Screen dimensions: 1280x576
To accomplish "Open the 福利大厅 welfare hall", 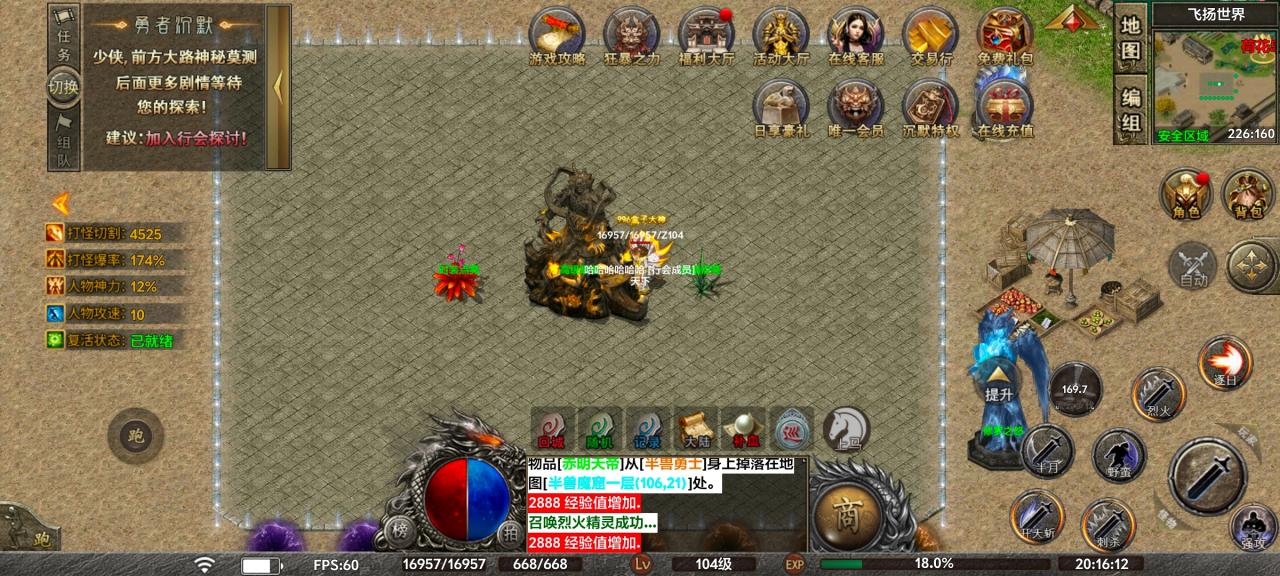I will pyautogui.click(x=706, y=34).
